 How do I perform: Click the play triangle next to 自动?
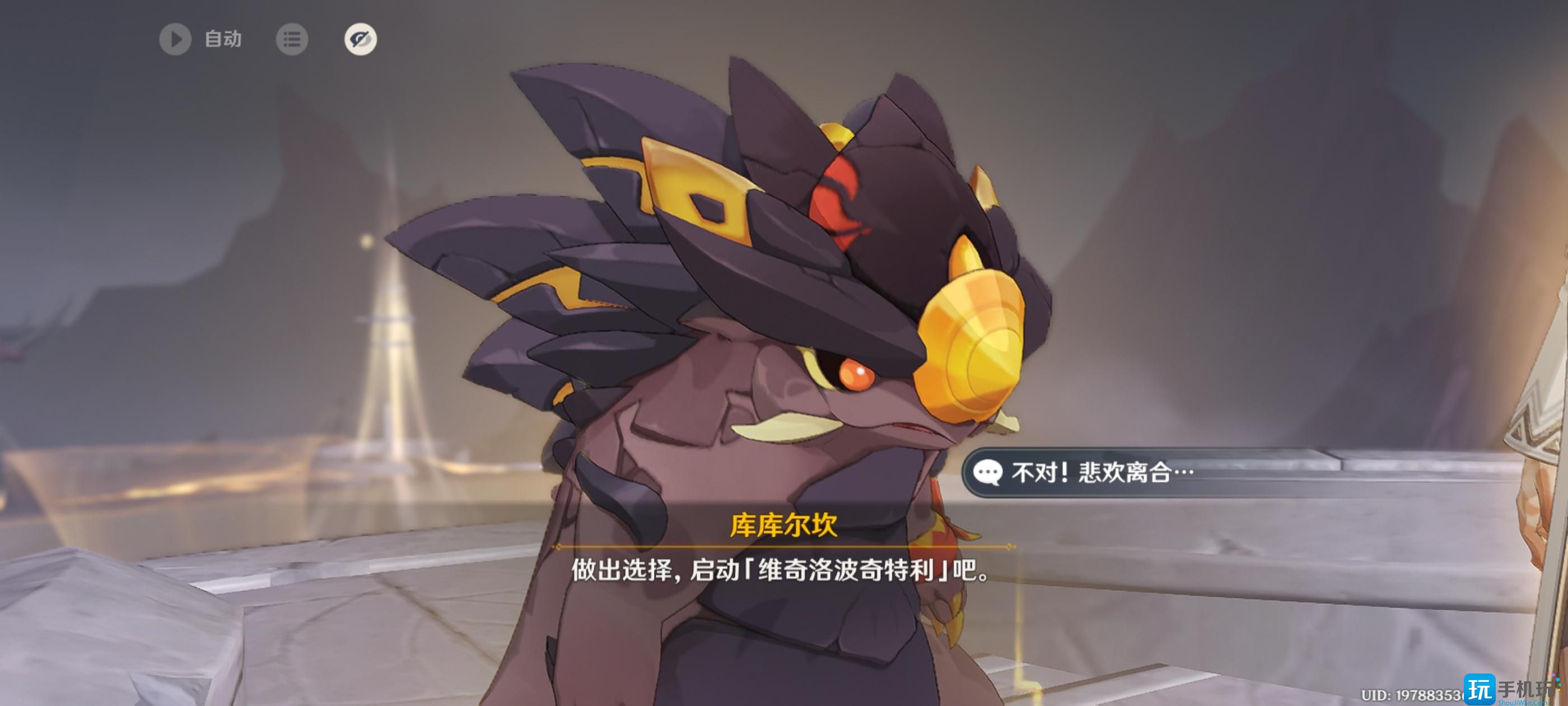pos(176,40)
